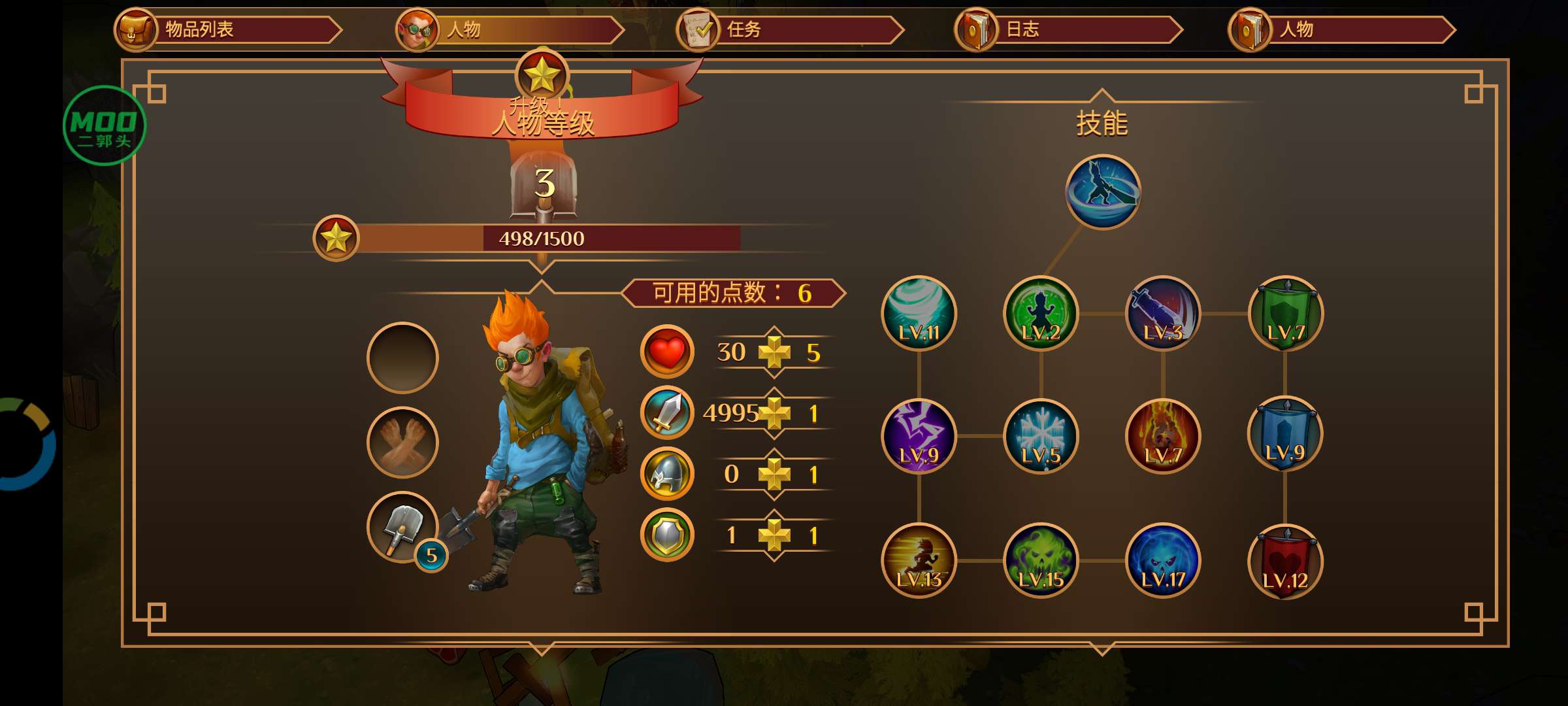This screenshot has width=1568, height=706.
Task: Raise the shield defense stat
Action: pyautogui.click(x=774, y=536)
